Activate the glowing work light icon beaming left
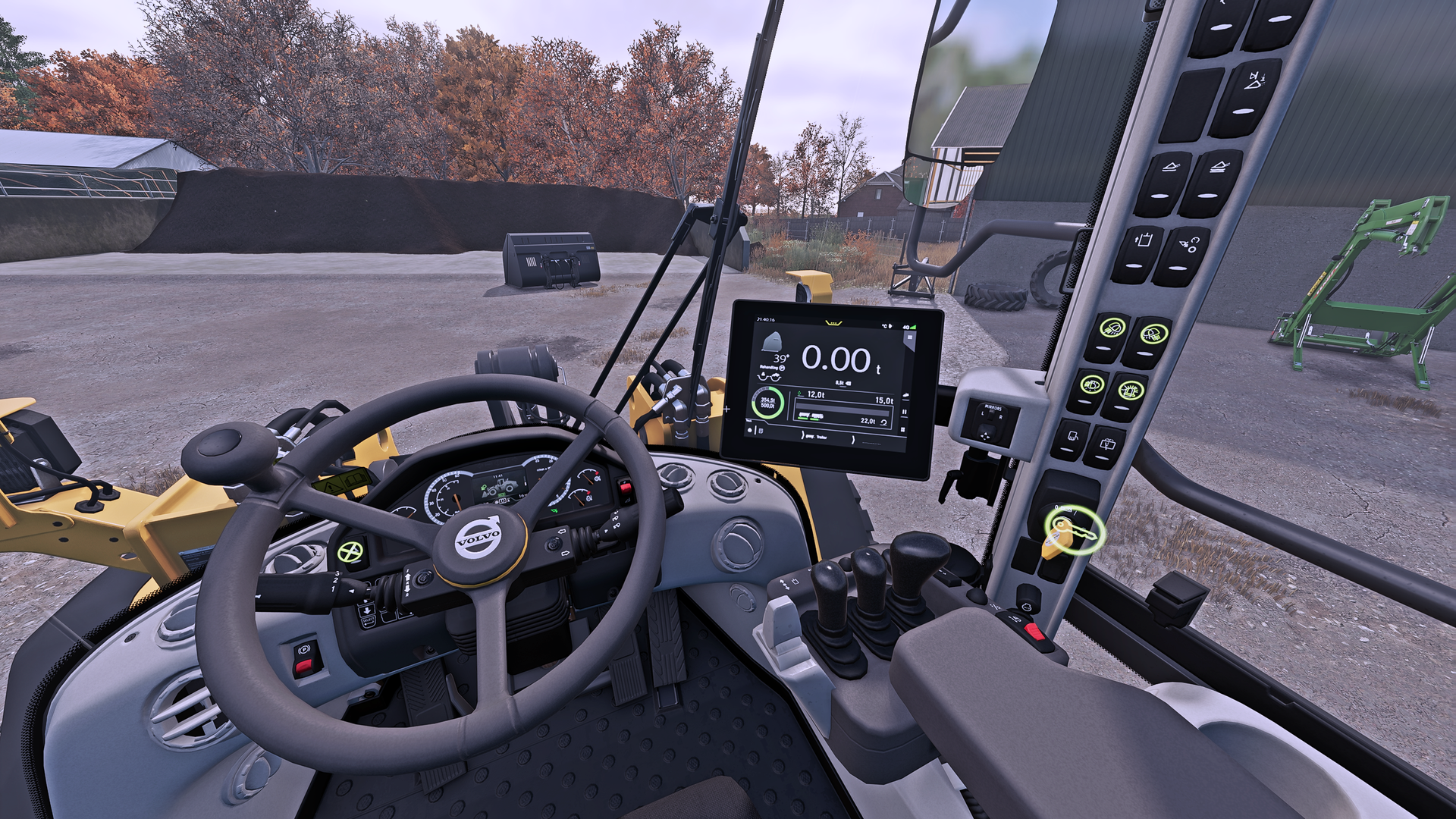 (1112, 329)
